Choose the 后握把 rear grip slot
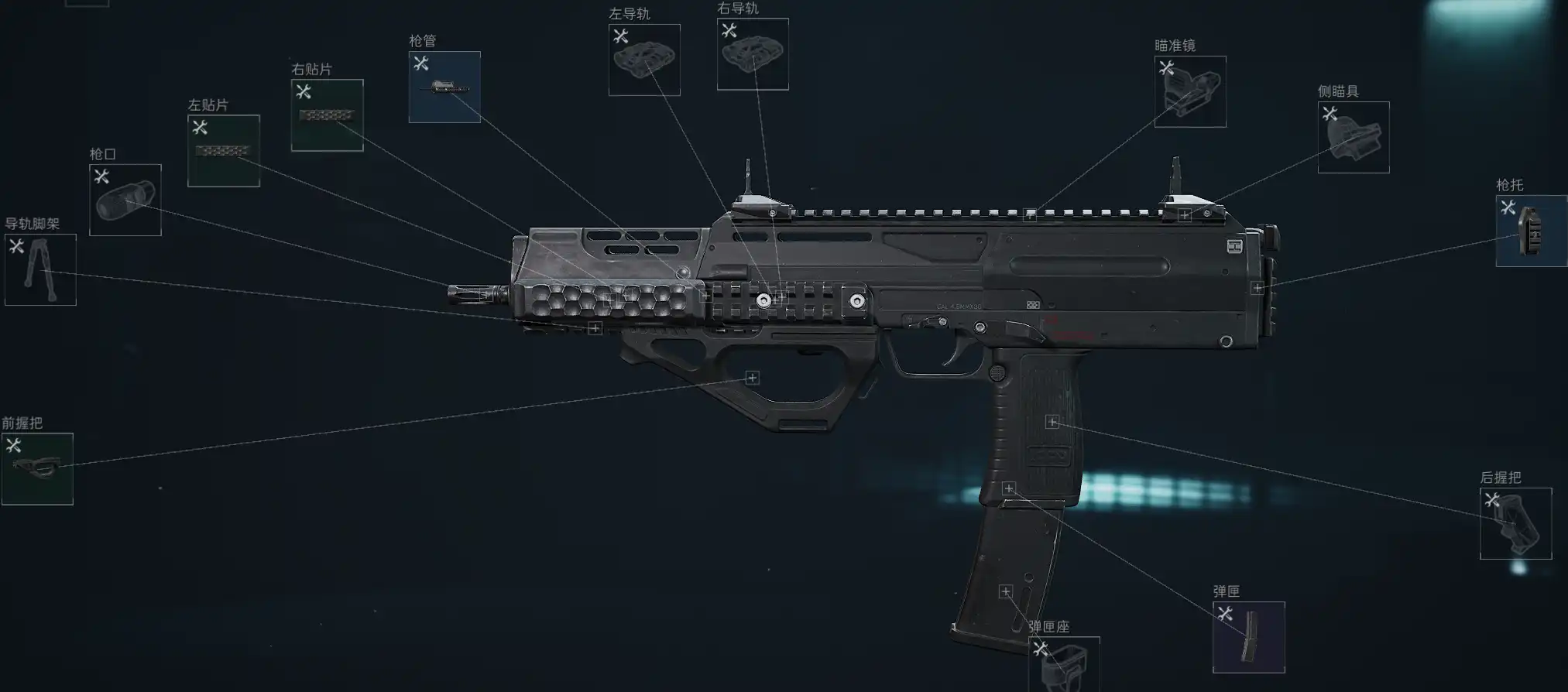 (x=1515, y=523)
